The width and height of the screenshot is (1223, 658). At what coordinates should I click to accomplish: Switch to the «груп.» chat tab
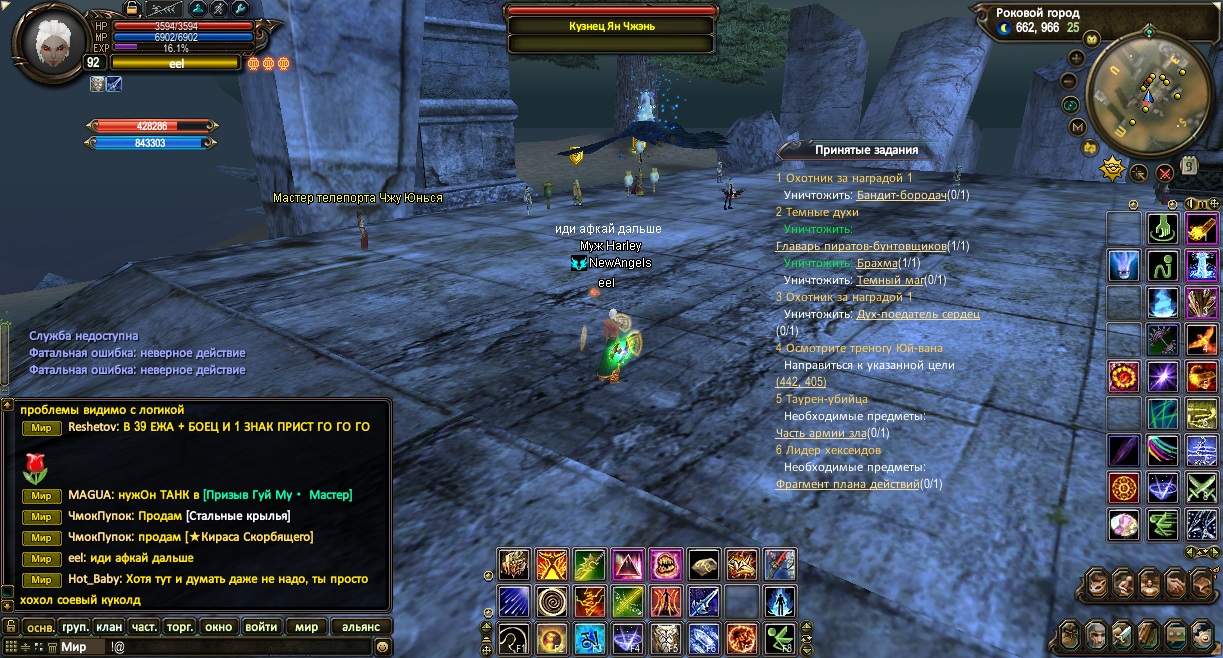click(75, 627)
